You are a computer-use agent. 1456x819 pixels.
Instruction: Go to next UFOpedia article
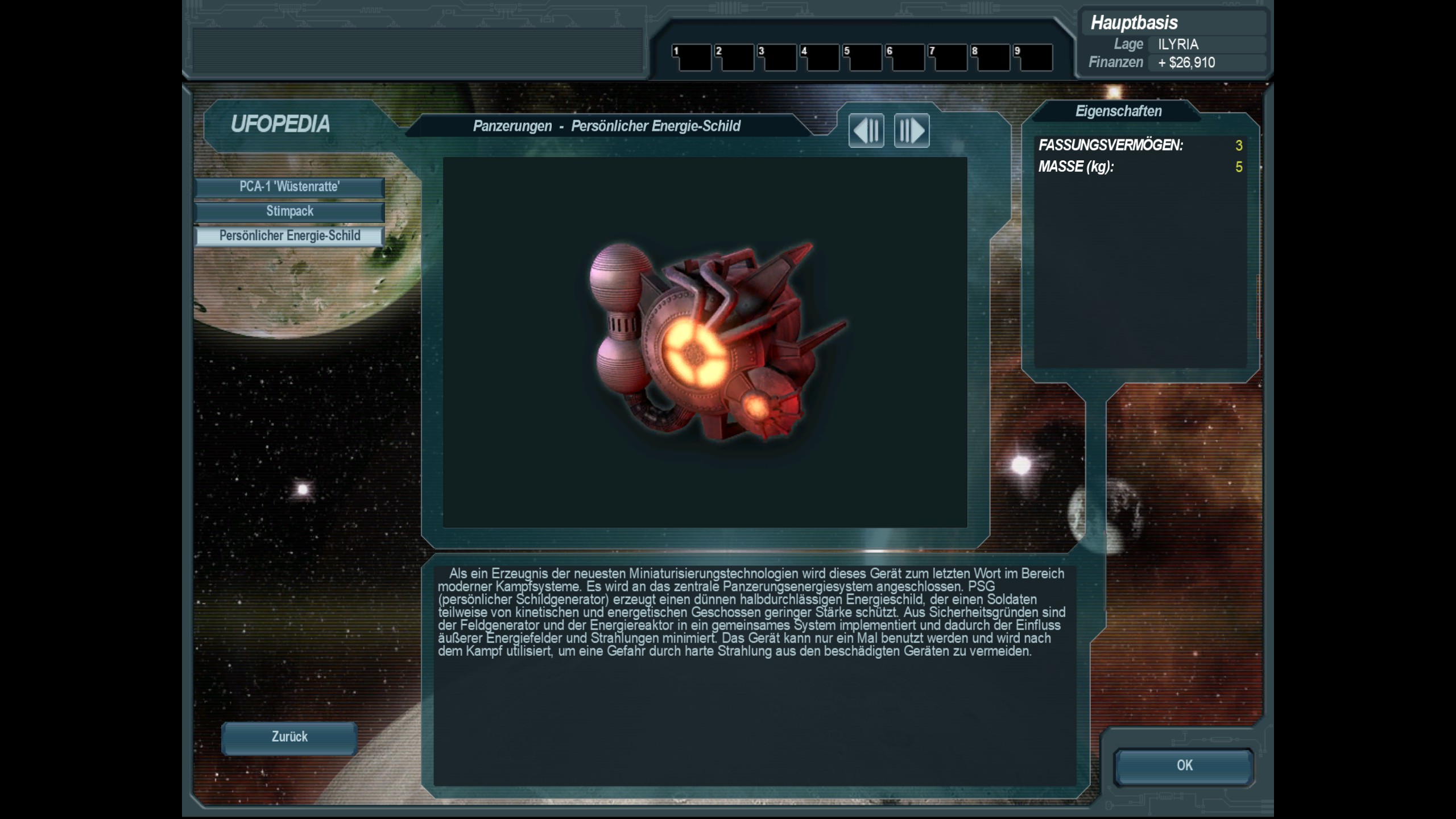(911, 131)
